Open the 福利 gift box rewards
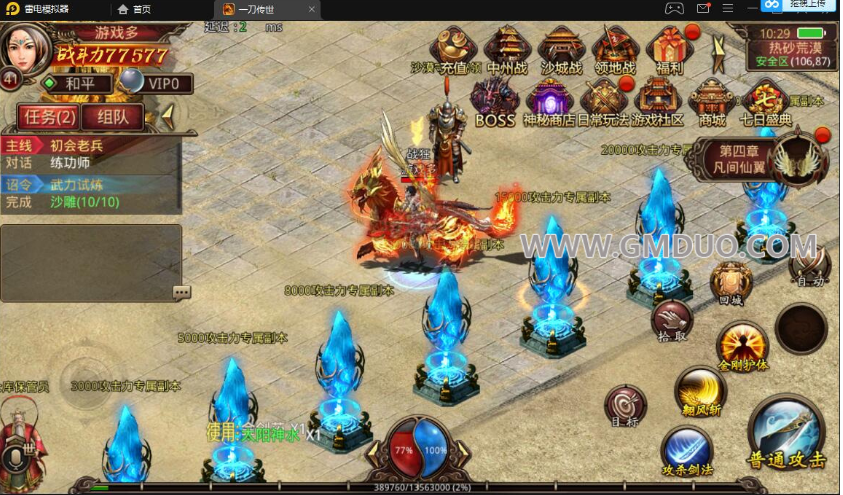Image resolution: width=843 pixels, height=495 pixels. click(665, 50)
